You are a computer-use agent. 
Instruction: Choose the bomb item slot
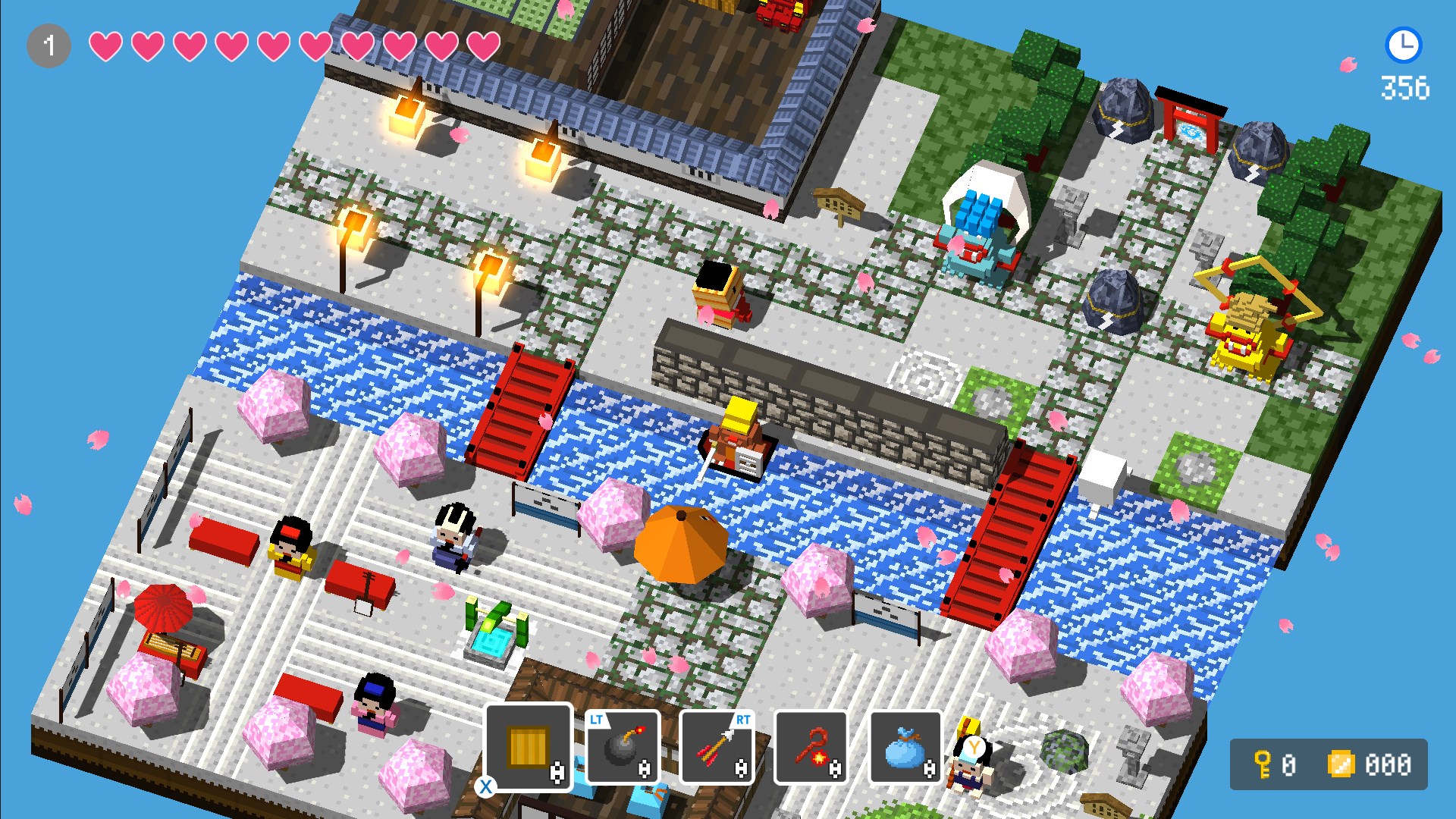[622, 747]
